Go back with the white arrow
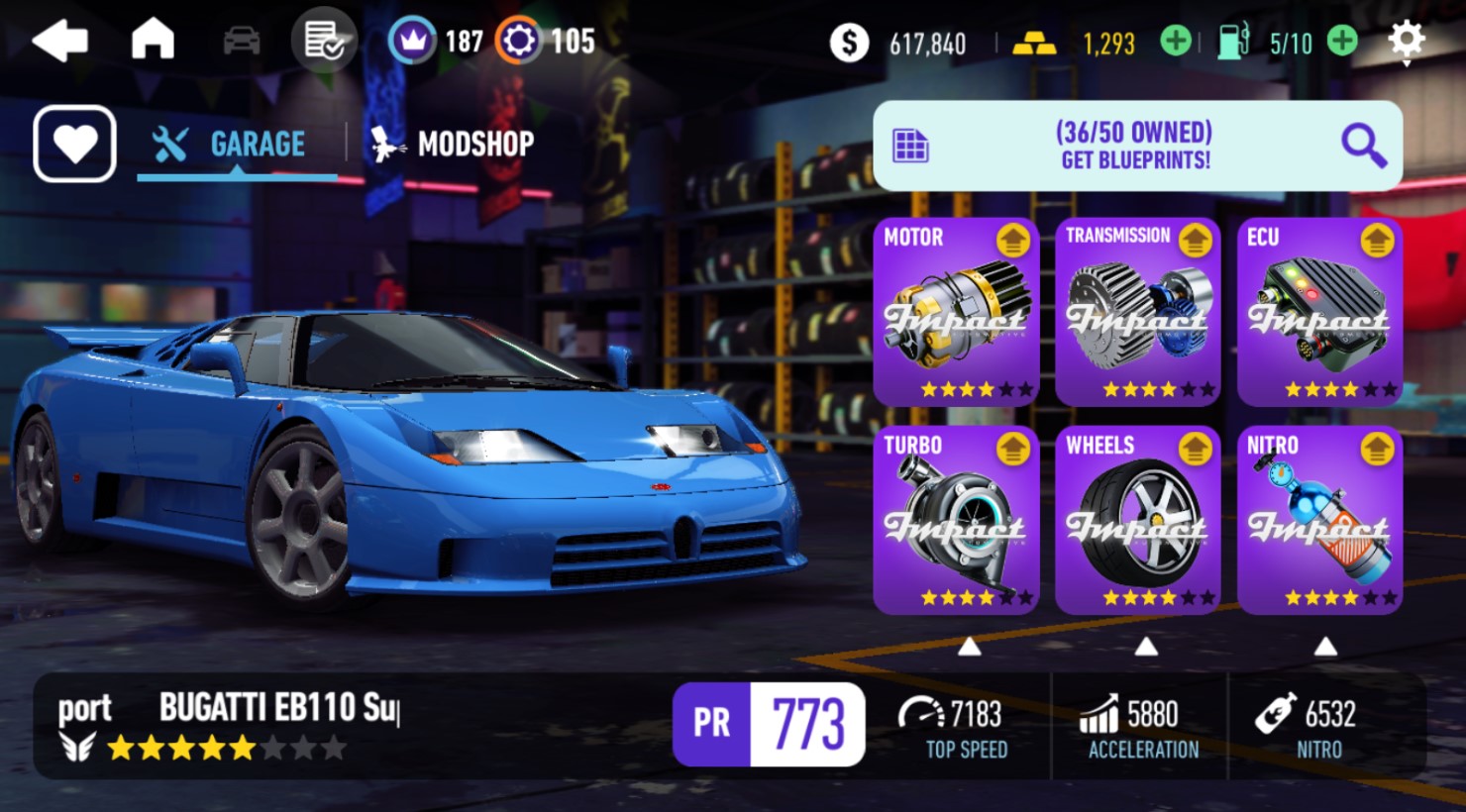This screenshot has height=812, width=1466. click(60, 42)
